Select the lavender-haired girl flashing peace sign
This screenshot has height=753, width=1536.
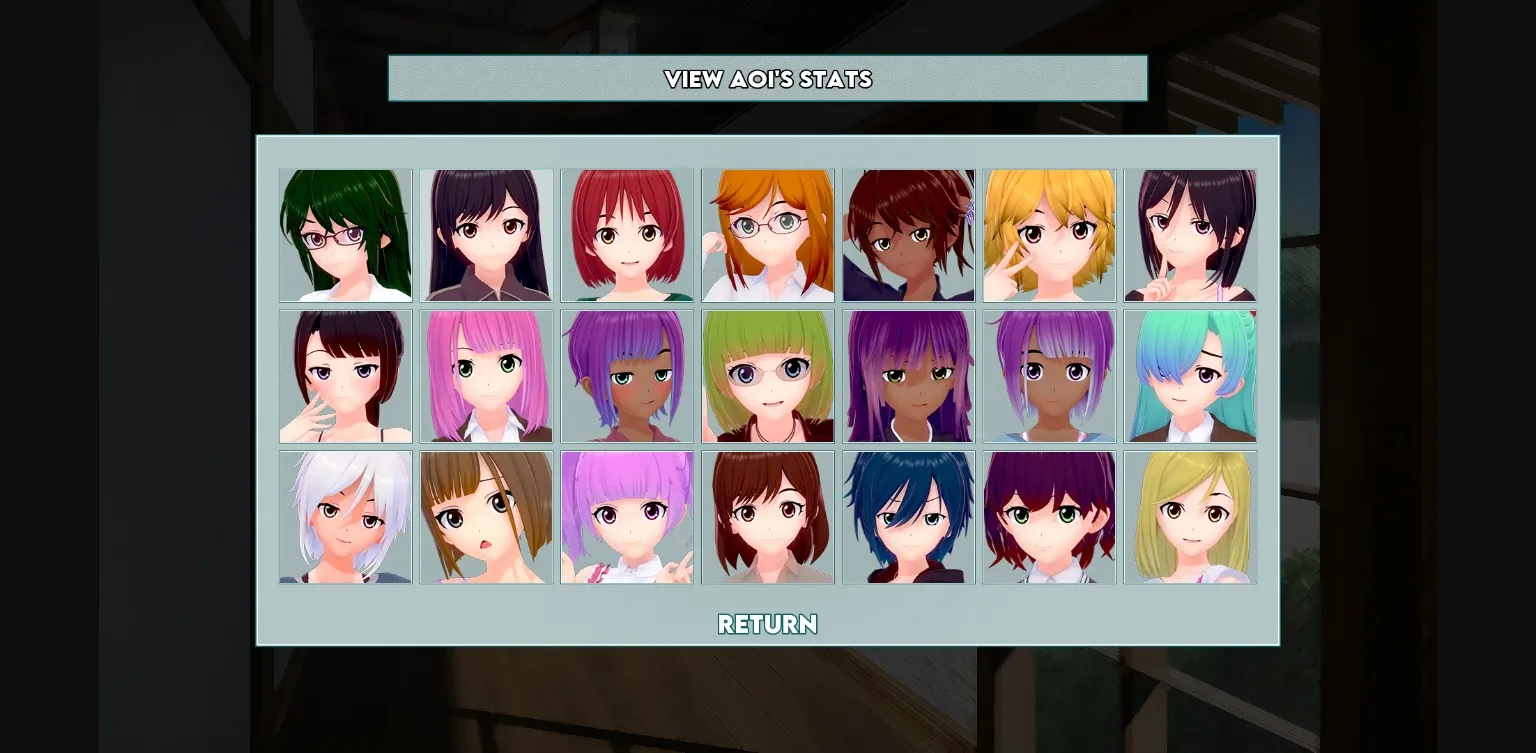[627, 517]
